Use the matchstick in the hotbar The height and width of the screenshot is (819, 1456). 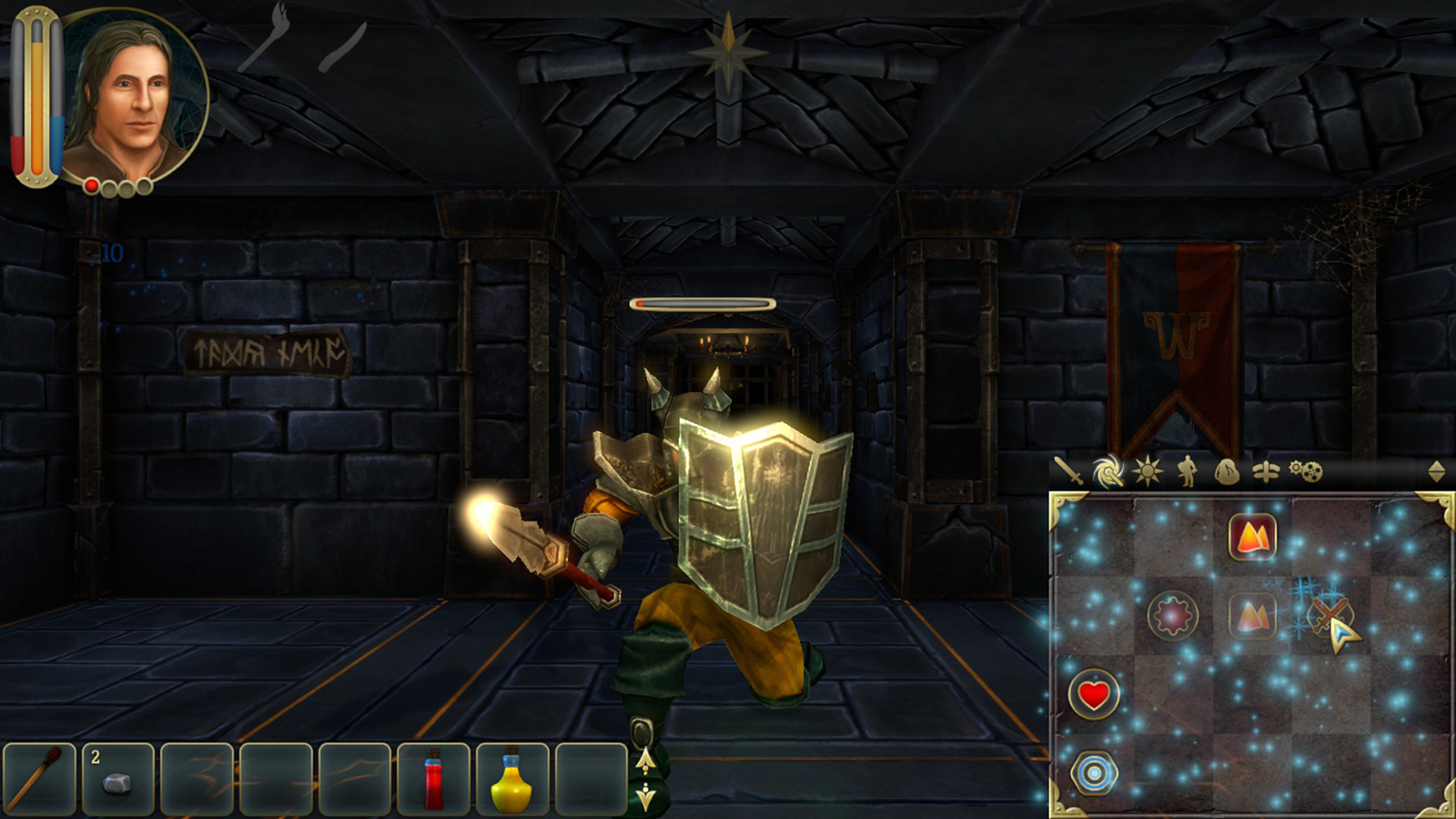39,779
